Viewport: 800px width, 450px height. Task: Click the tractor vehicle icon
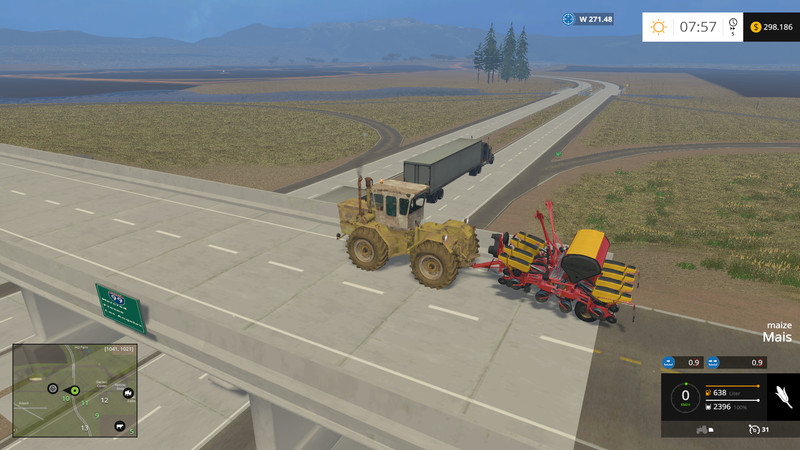click(702, 430)
